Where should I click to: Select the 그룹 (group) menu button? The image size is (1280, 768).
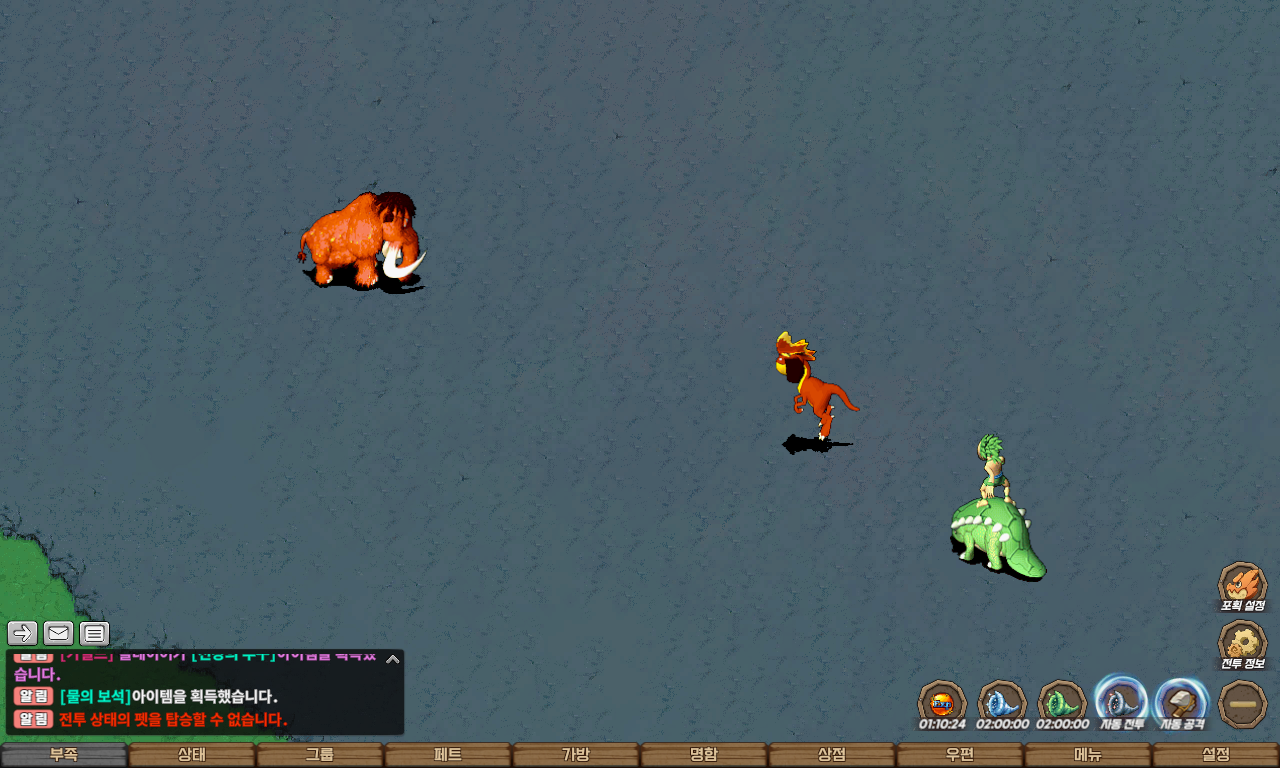(320, 755)
